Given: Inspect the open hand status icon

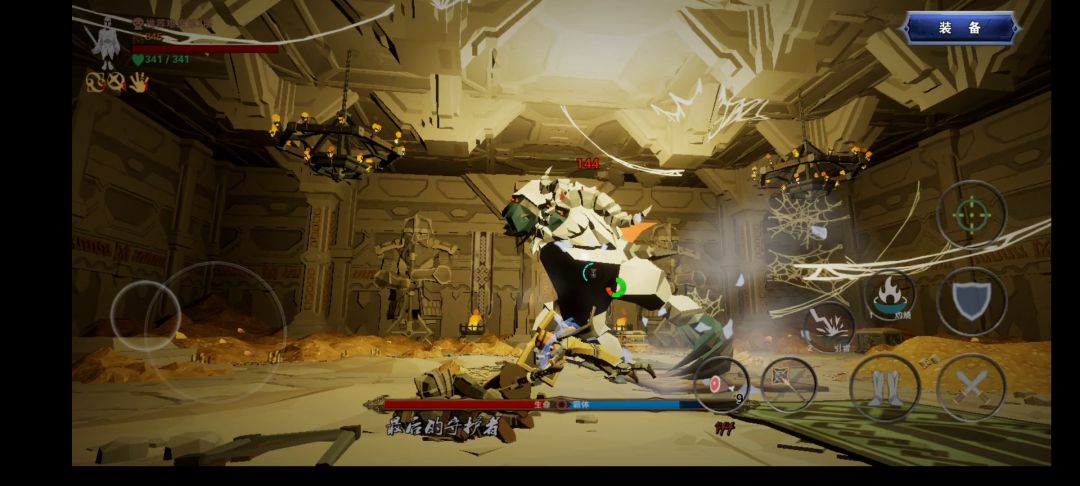Looking at the screenshot, I should (x=138, y=83).
